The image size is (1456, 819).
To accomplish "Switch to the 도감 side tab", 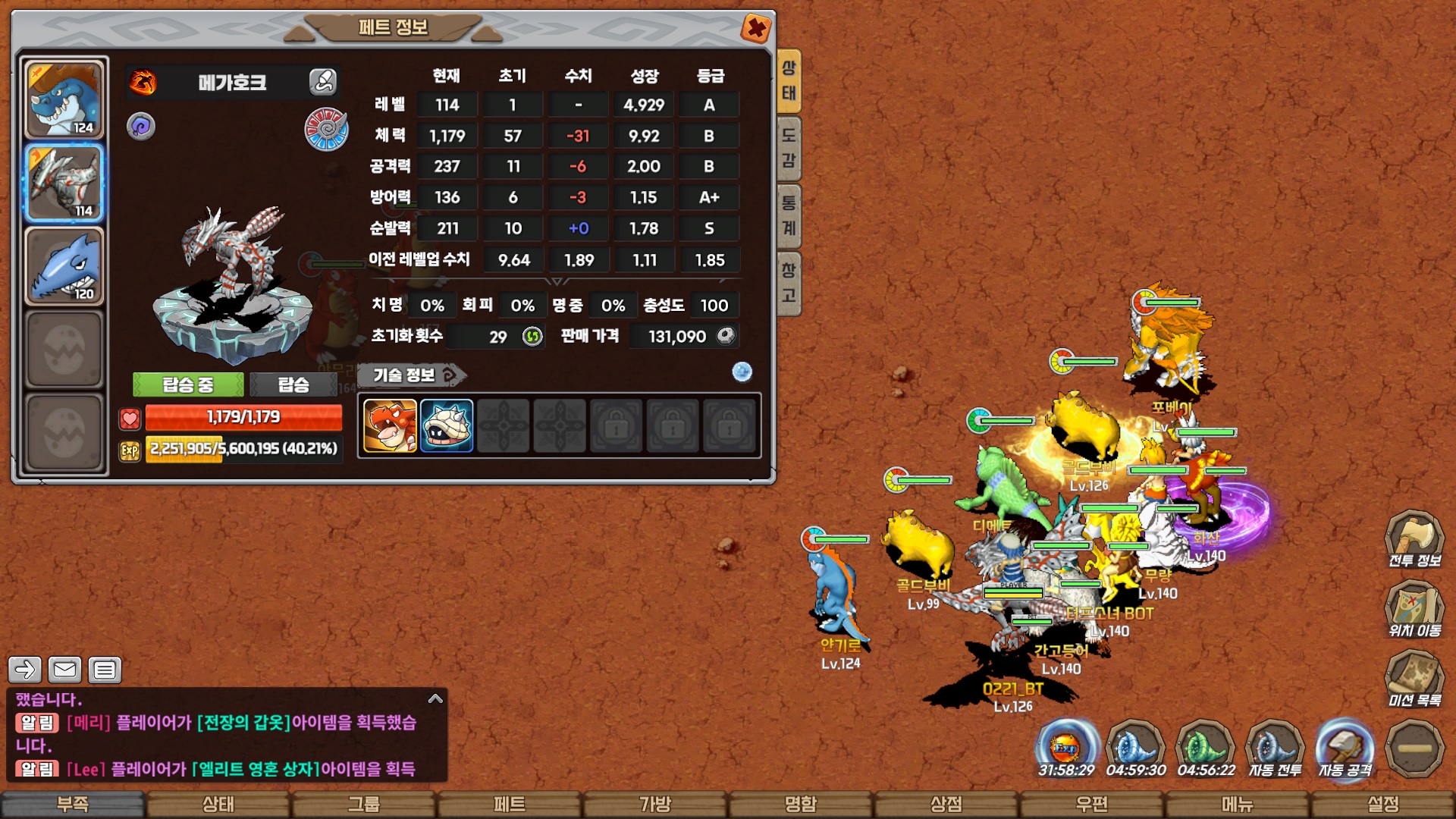I will coord(789,148).
